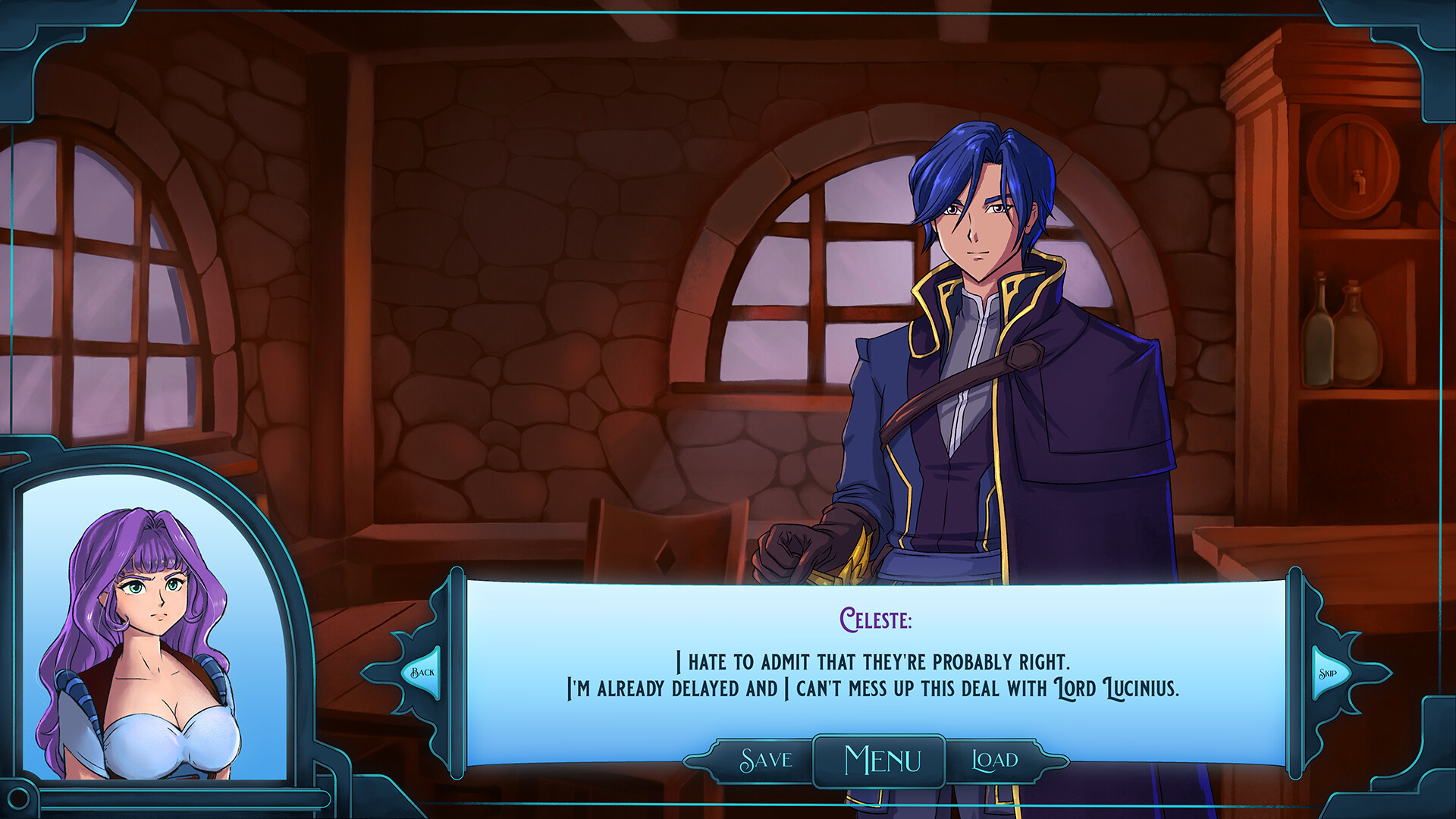Advance Celeste's dialogue text box

tap(874, 667)
